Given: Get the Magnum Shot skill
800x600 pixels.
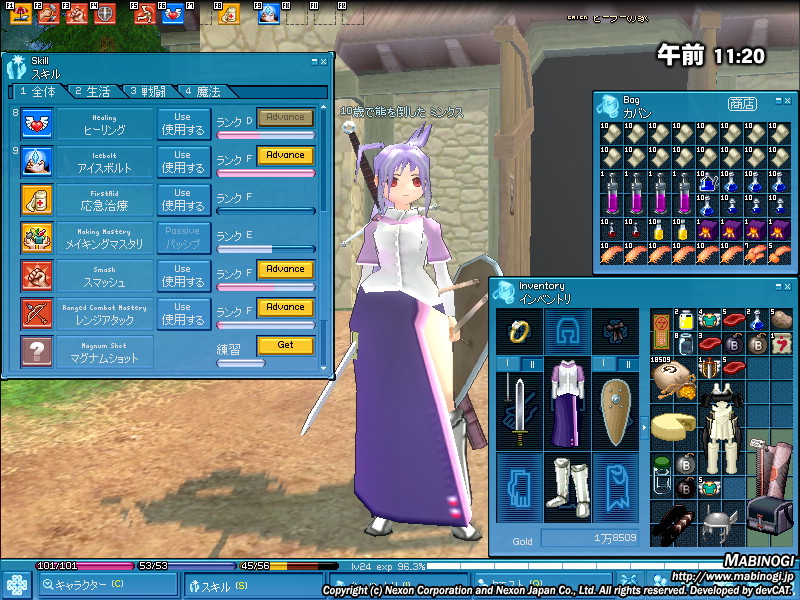Looking at the screenshot, I should [x=285, y=345].
